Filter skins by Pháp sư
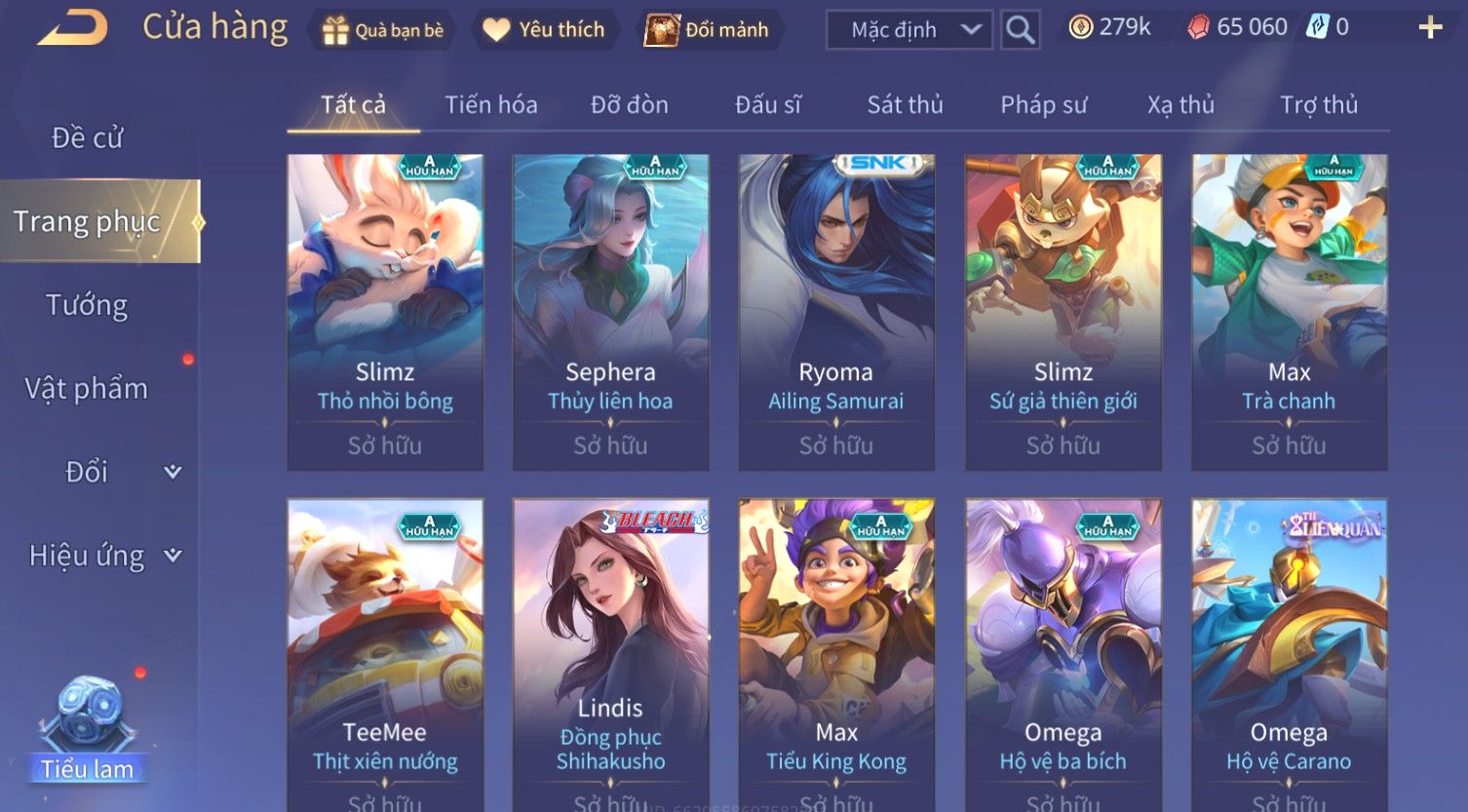This screenshot has height=812, width=1468. point(1043,104)
